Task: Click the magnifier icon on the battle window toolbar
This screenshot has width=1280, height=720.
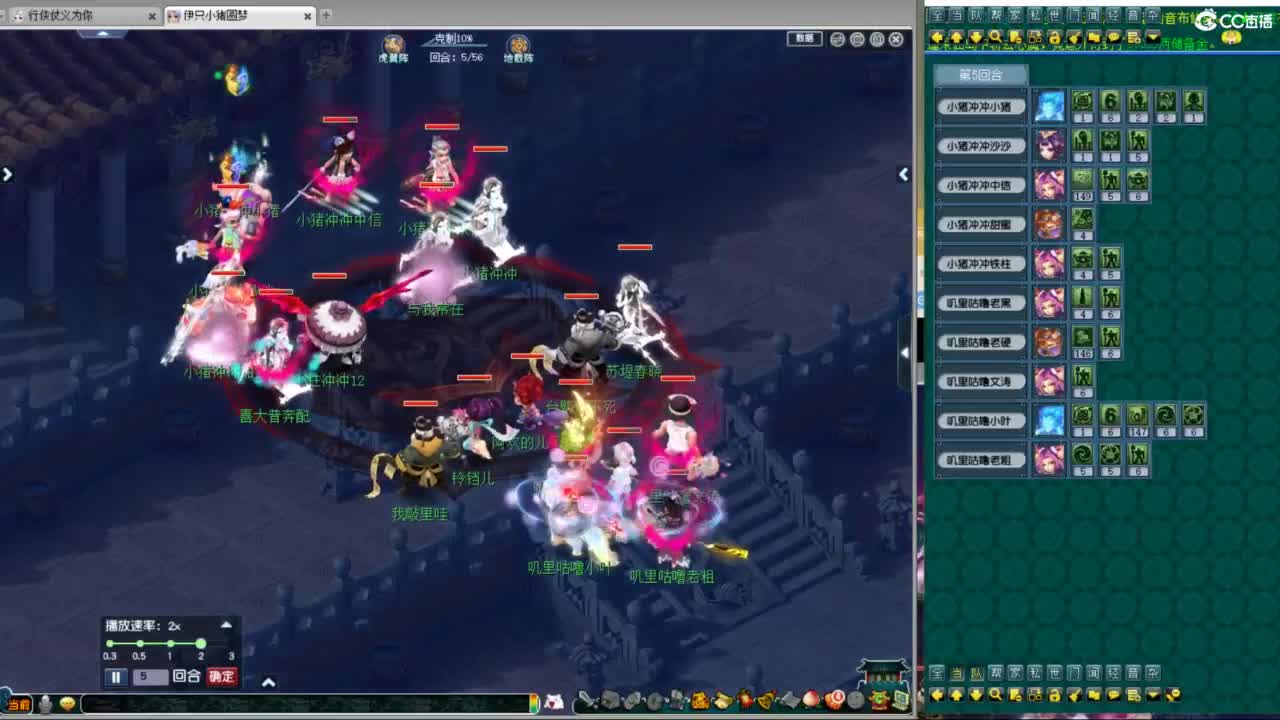Action: [837, 38]
